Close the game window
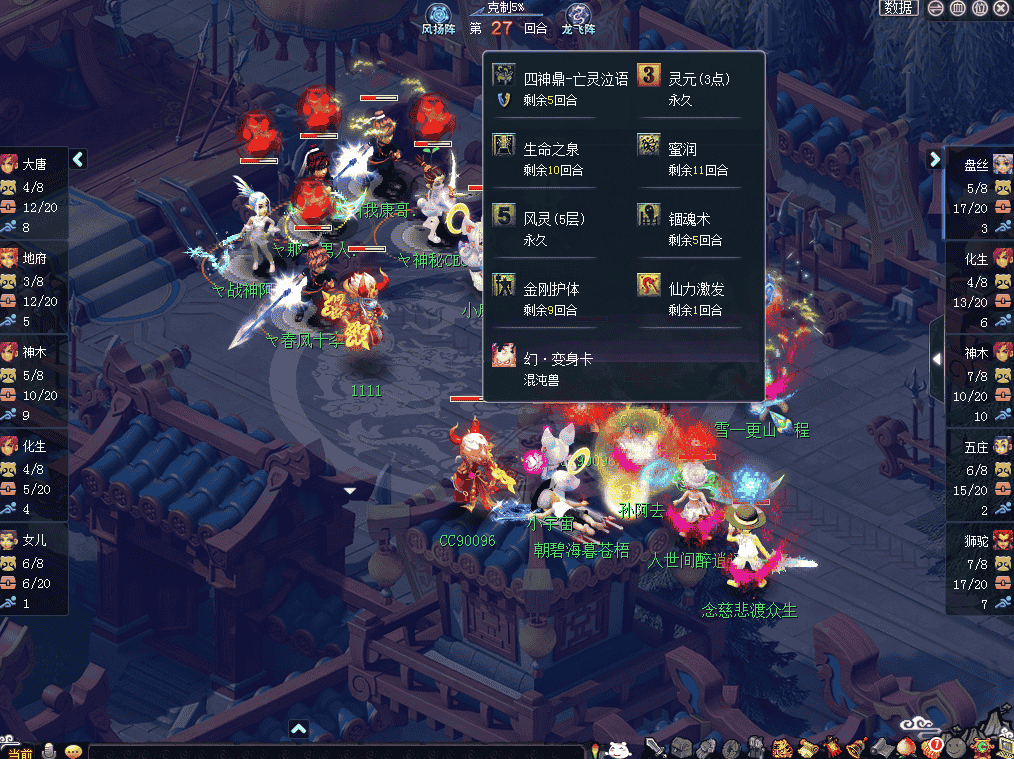Image resolution: width=1014 pixels, height=759 pixels. [1002, 8]
